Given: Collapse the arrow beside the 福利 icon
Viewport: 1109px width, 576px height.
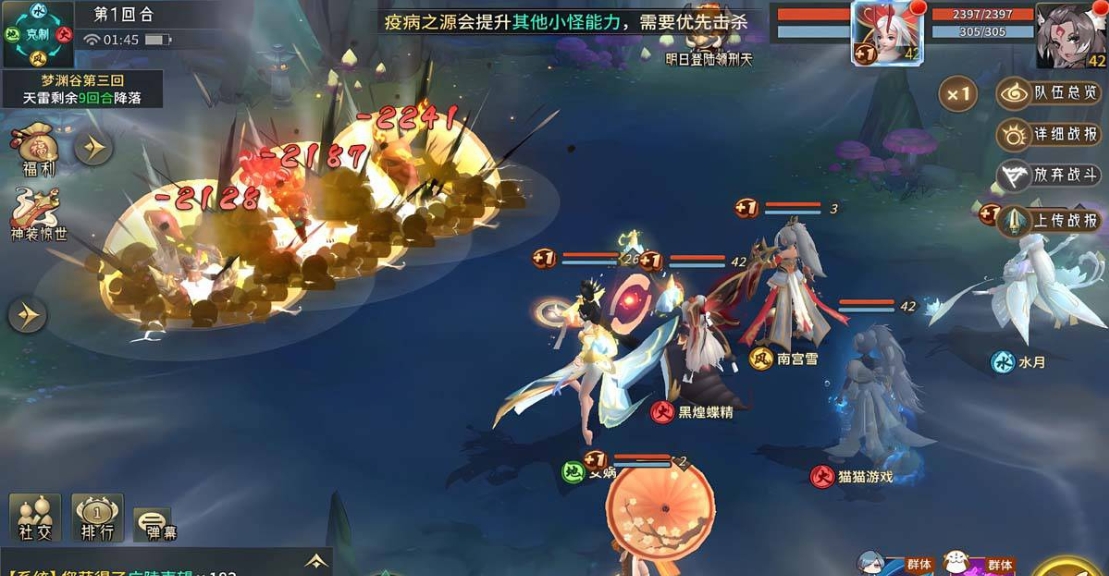Looking at the screenshot, I should pos(94,148).
